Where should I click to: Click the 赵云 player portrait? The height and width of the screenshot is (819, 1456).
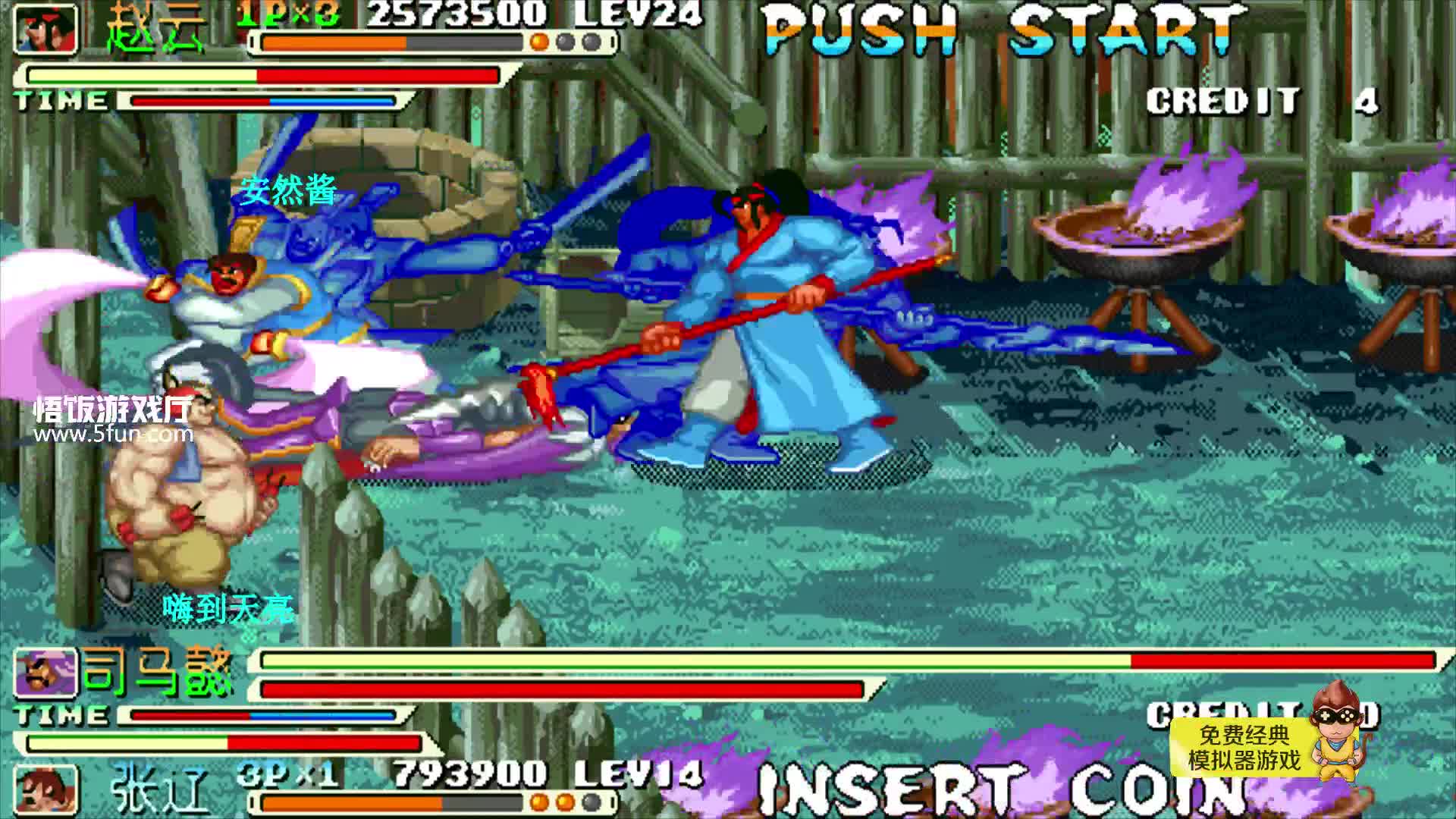coord(46,29)
